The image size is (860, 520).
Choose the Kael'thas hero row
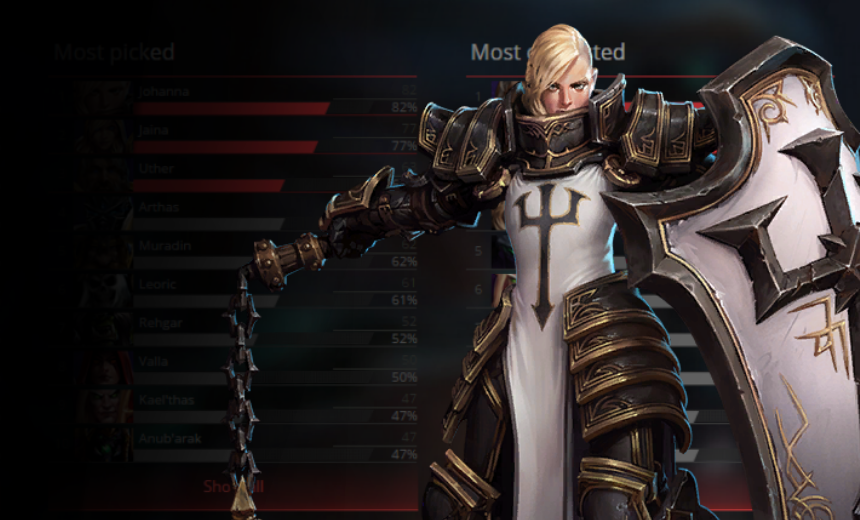click(x=168, y=400)
